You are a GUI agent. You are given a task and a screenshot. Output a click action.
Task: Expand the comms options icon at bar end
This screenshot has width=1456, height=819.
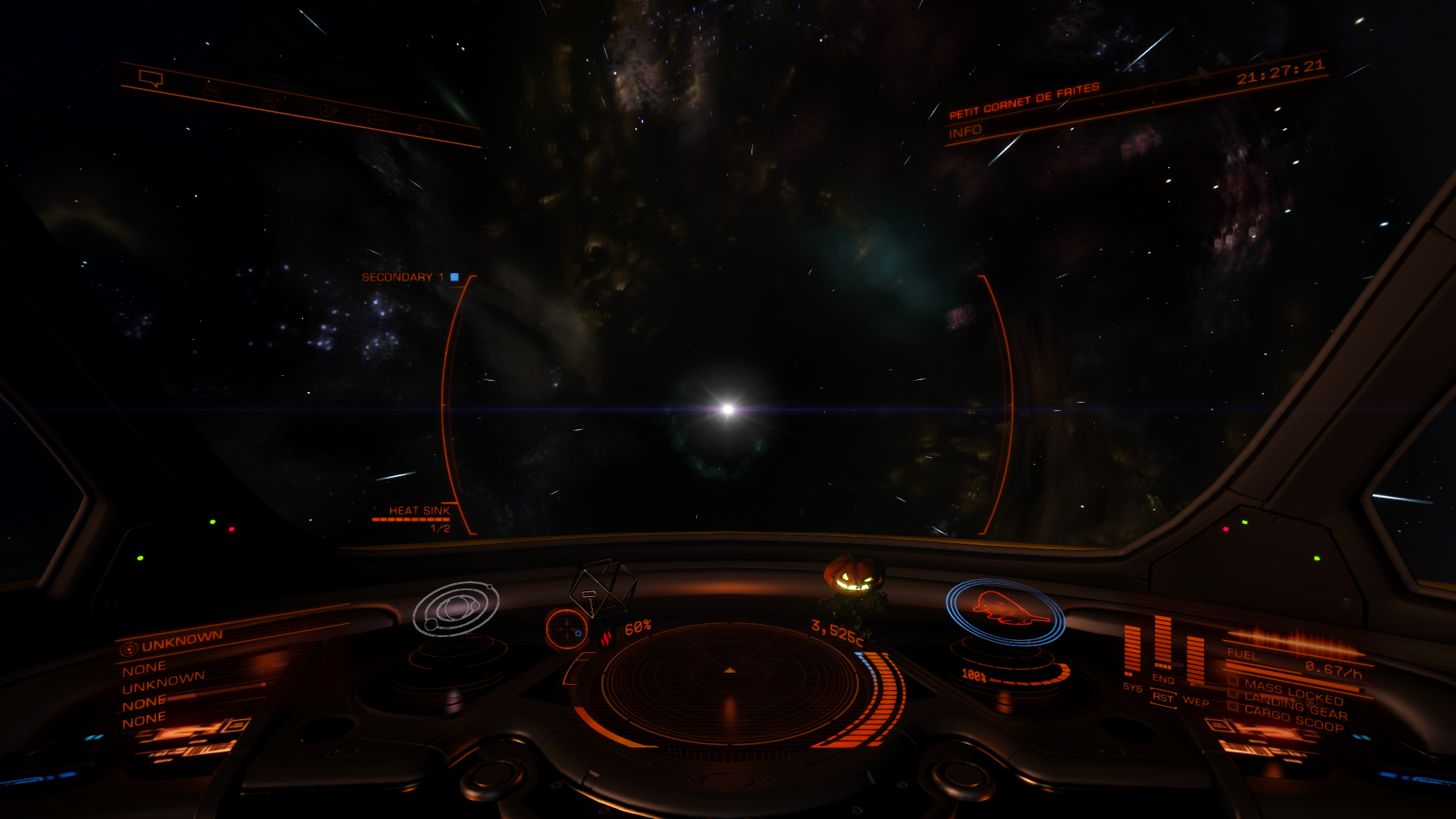point(425,130)
